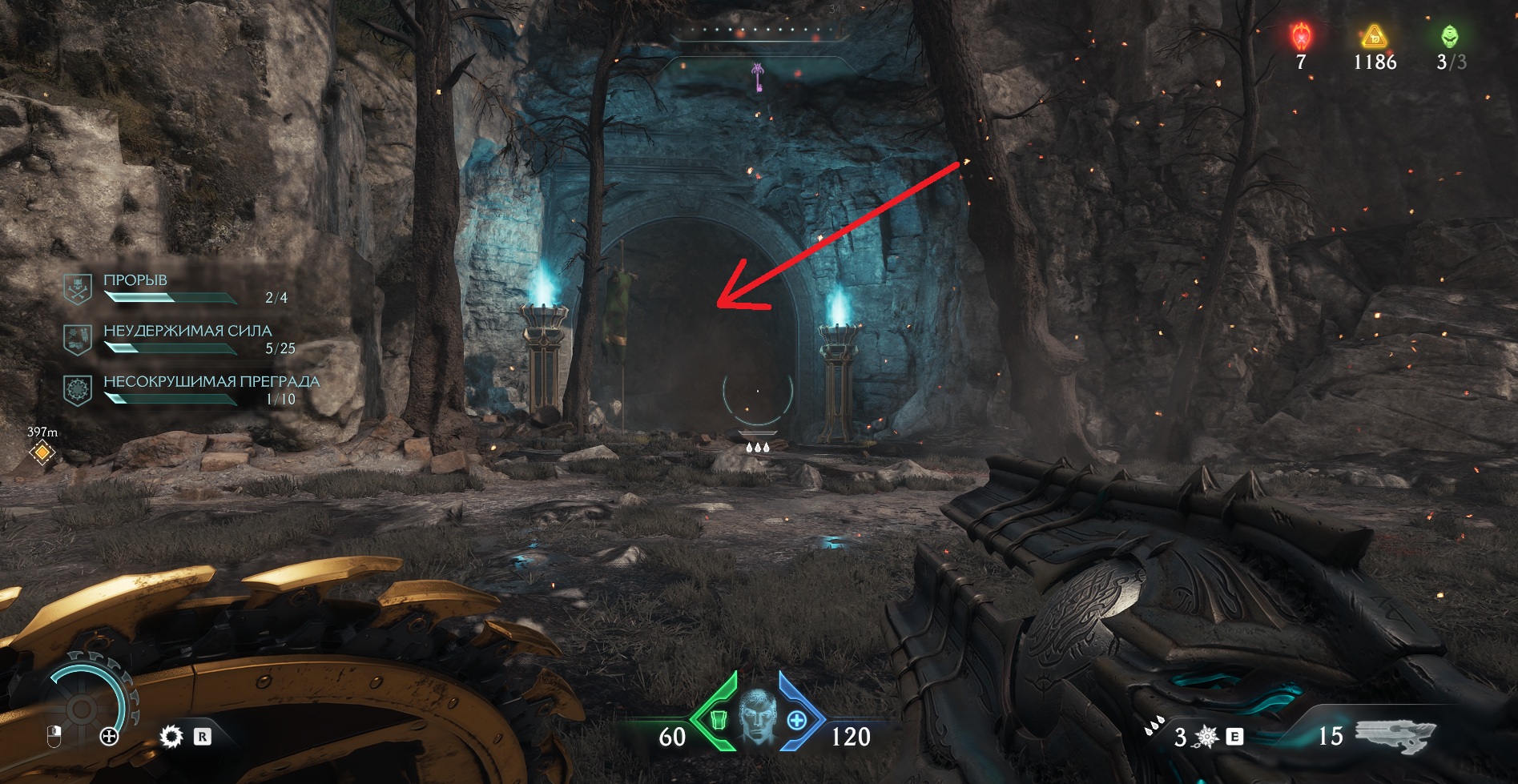Click the equipped weapon silhouette icon
This screenshot has height=784, width=1518.
click(x=1394, y=735)
